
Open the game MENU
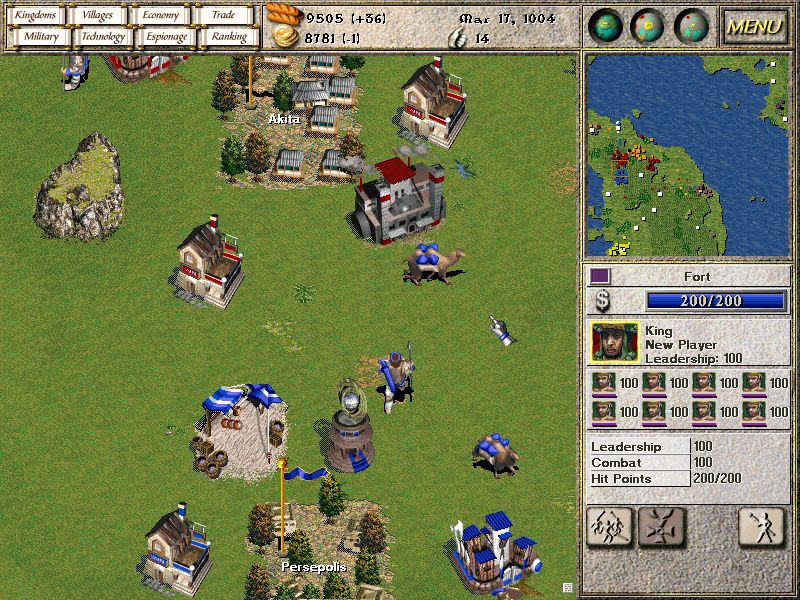[x=754, y=26]
